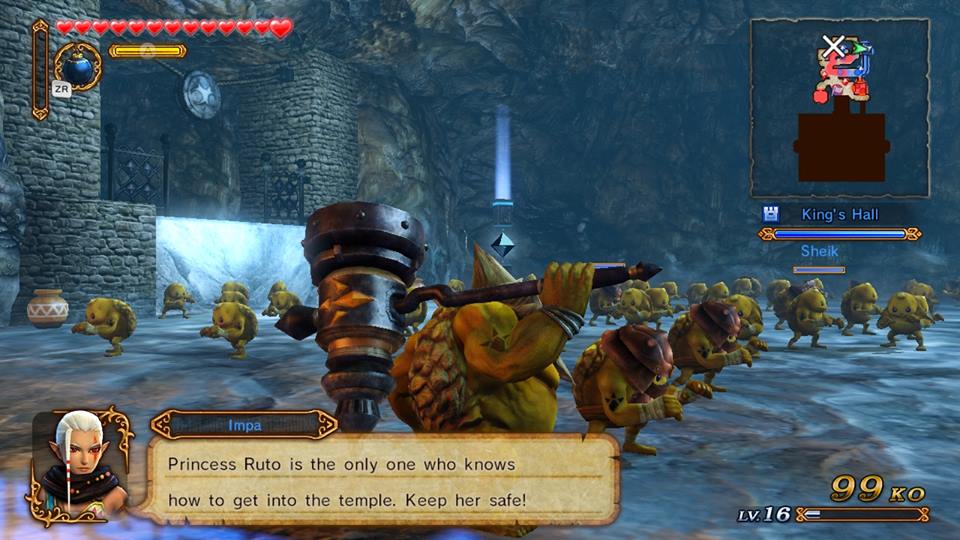960x540 pixels.
Task: Click the King's Hall keep label
Action: coord(838,214)
